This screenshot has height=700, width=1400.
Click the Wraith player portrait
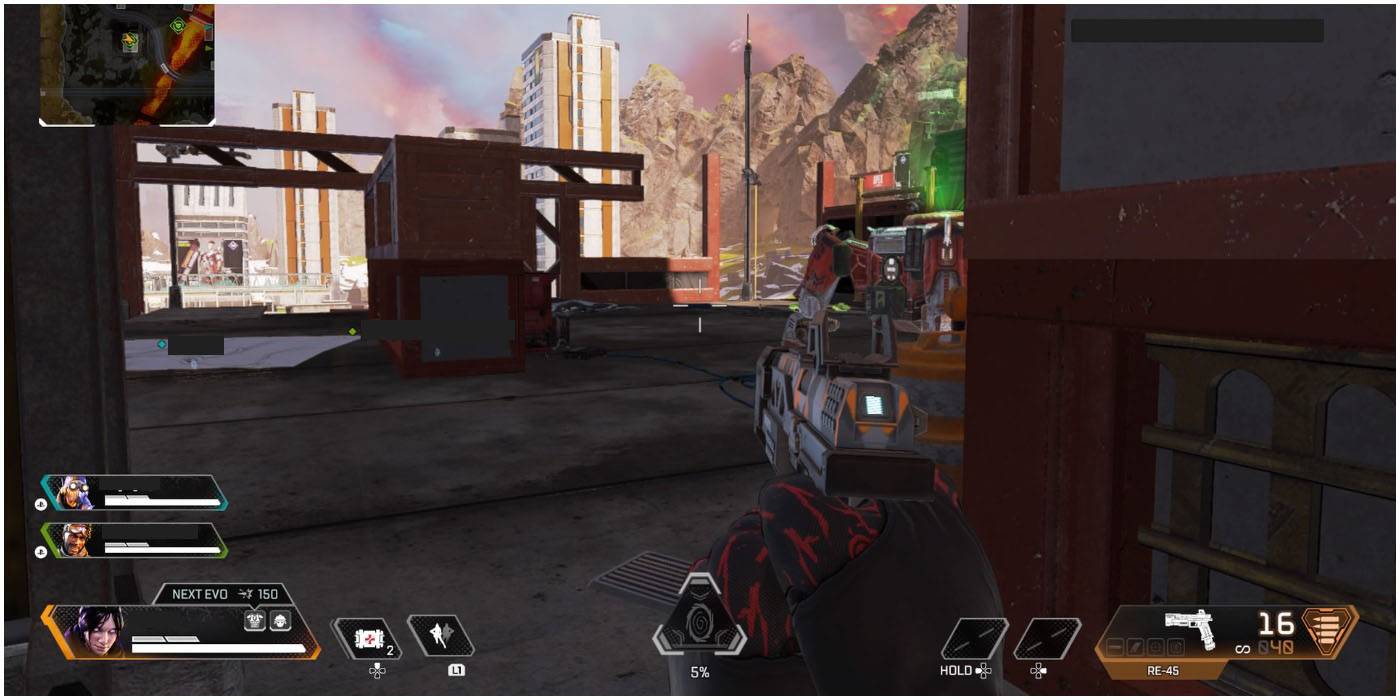(94, 631)
